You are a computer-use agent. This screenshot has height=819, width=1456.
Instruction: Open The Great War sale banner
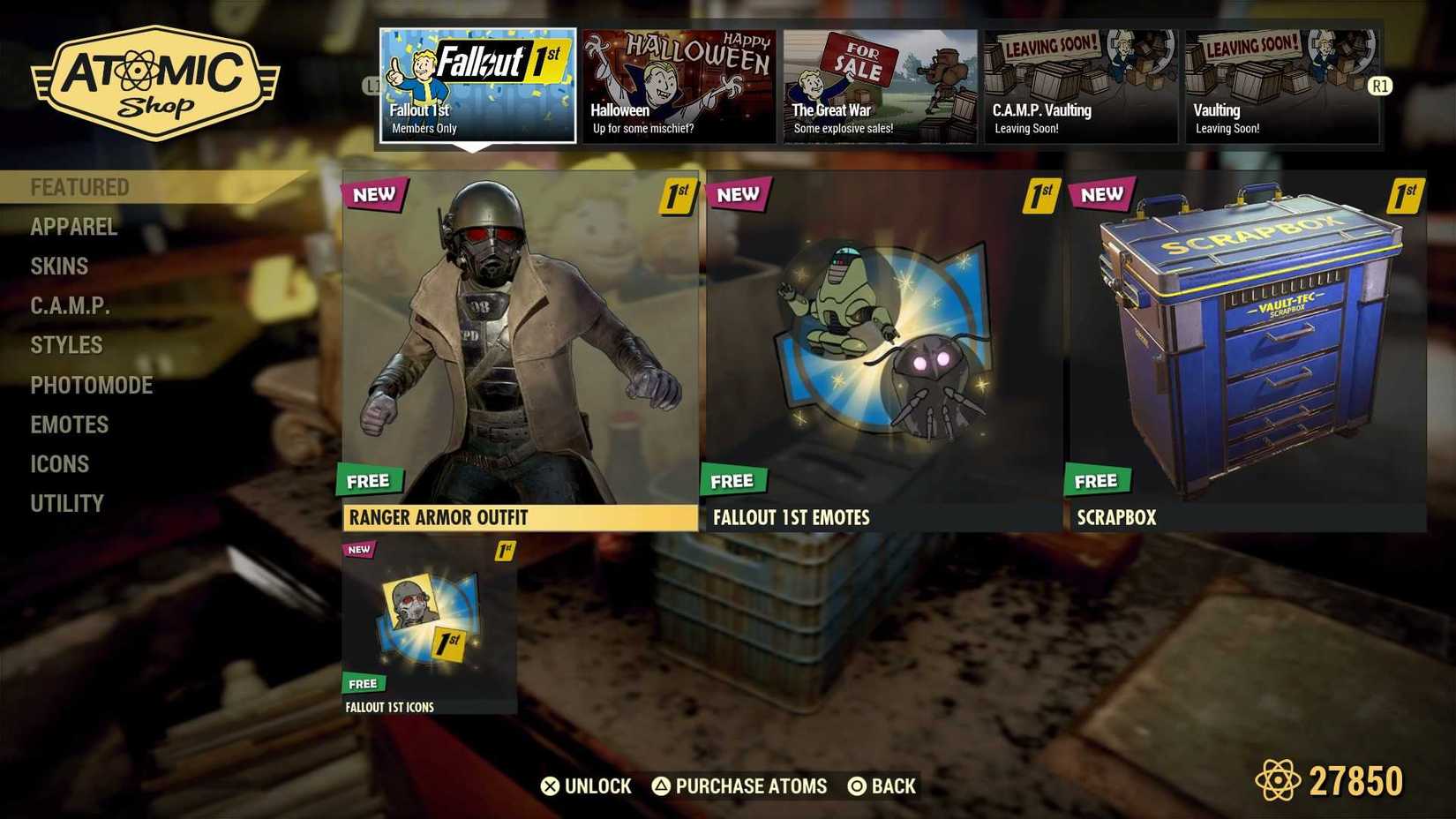click(x=879, y=84)
